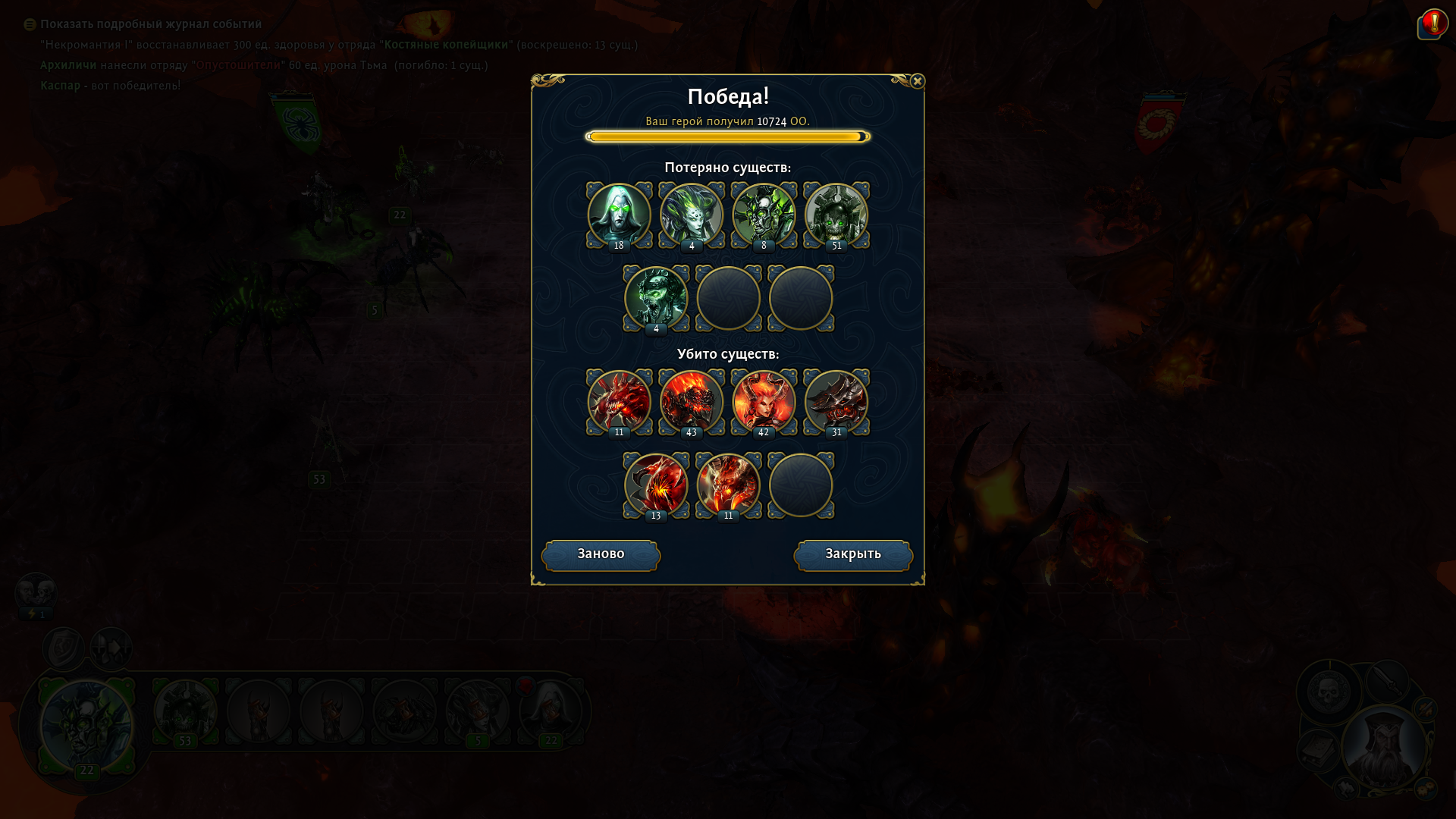Click the bearded hero portrait
Image resolution: width=1456 pixels, height=819 pixels.
coord(1383,747)
